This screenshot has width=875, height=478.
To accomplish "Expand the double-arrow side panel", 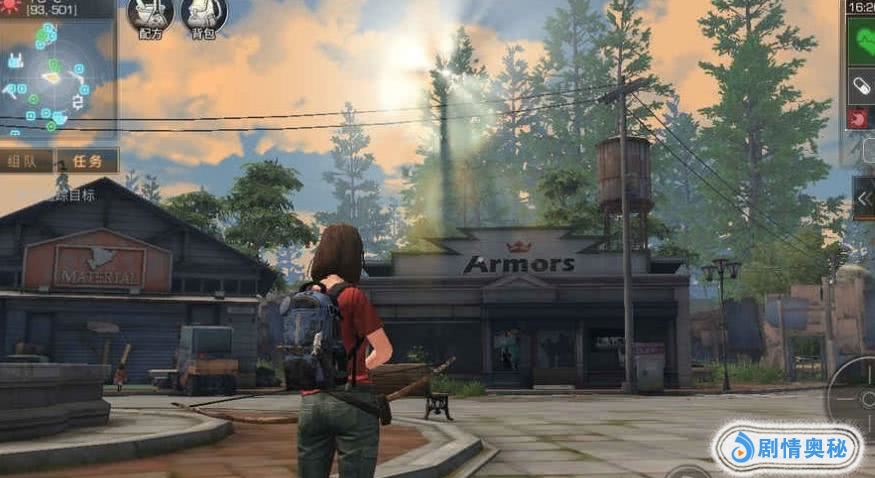I will pos(863,197).
